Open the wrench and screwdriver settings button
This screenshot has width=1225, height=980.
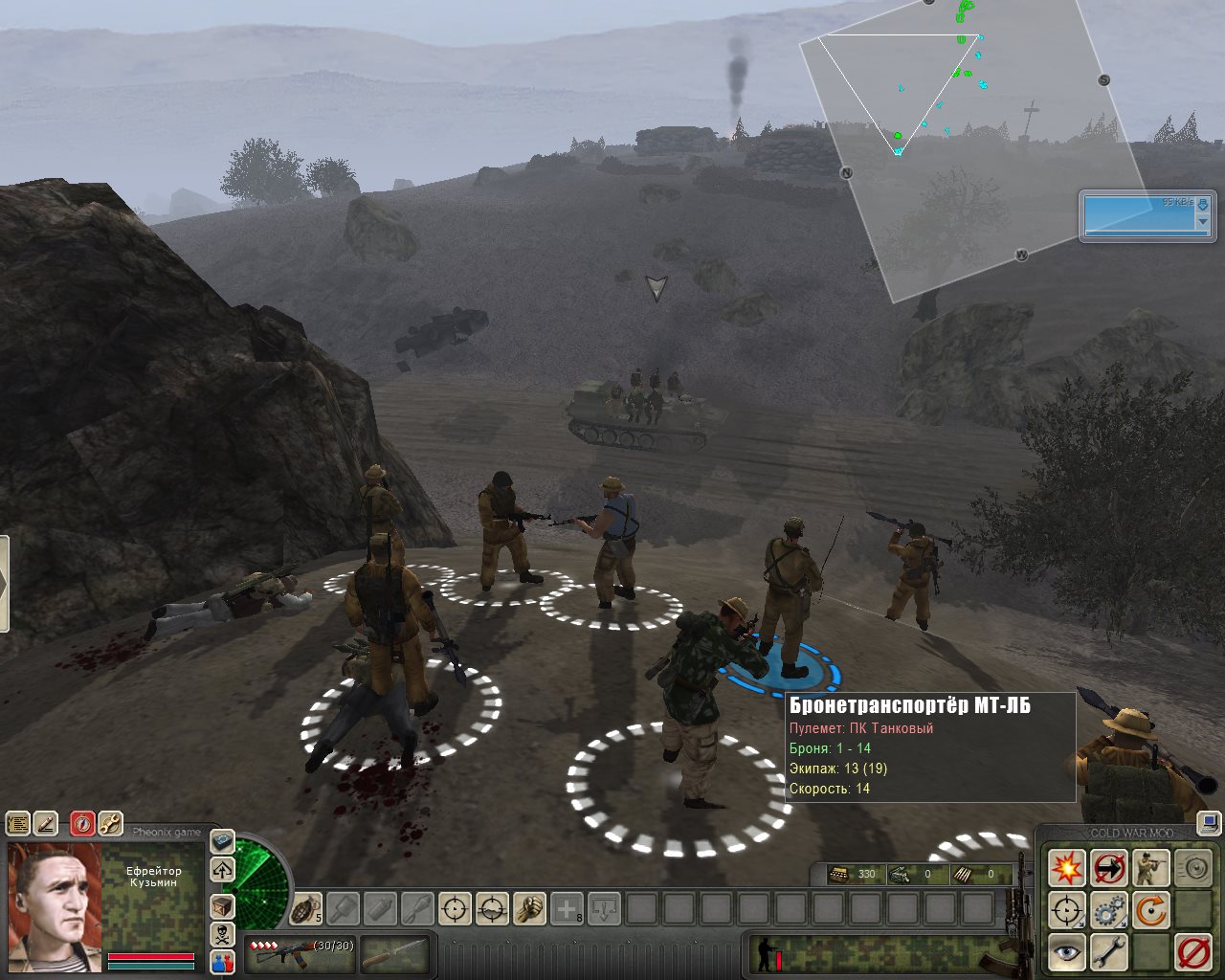tap(110, 823)
